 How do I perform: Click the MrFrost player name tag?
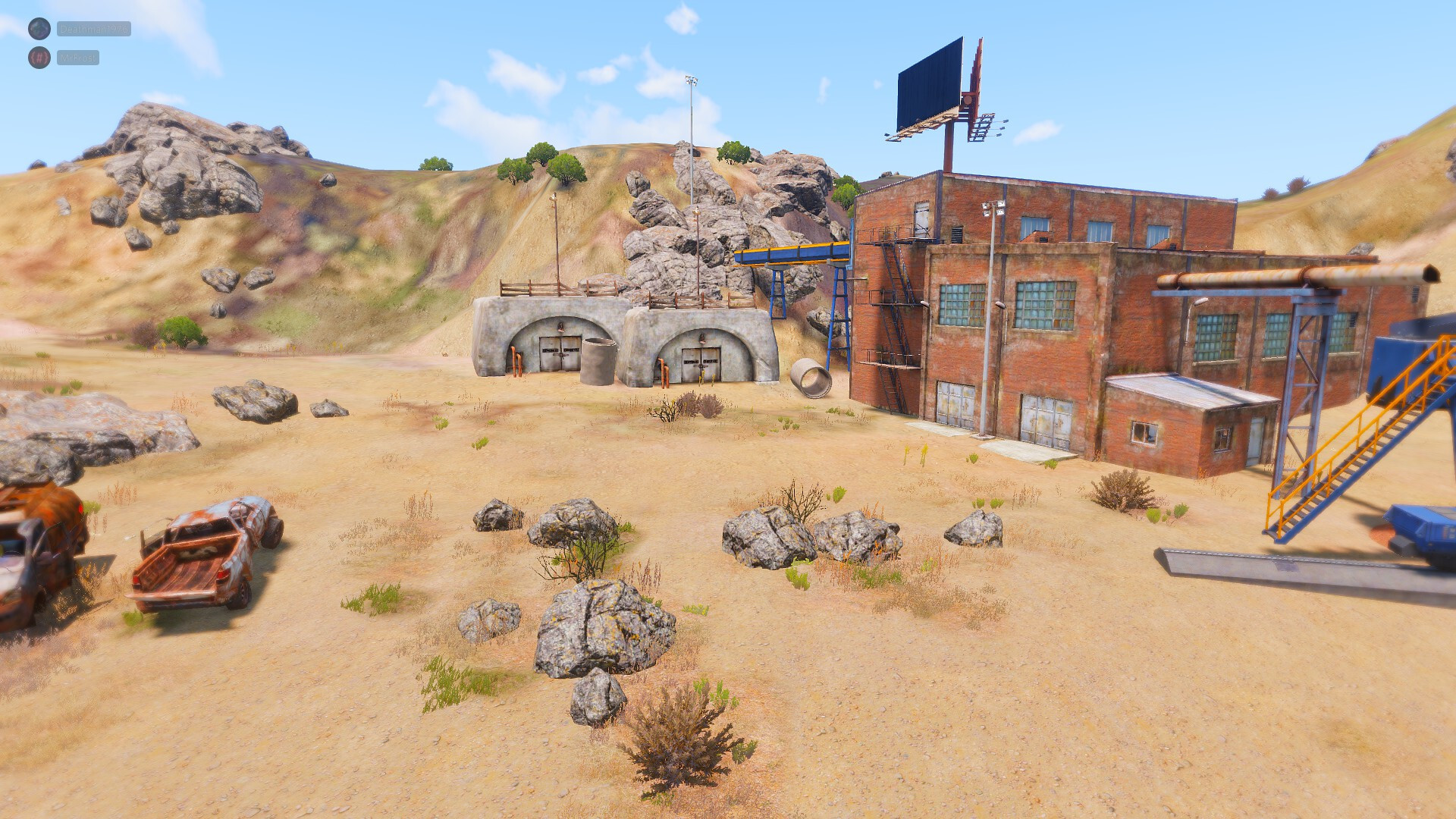point(78,58)
